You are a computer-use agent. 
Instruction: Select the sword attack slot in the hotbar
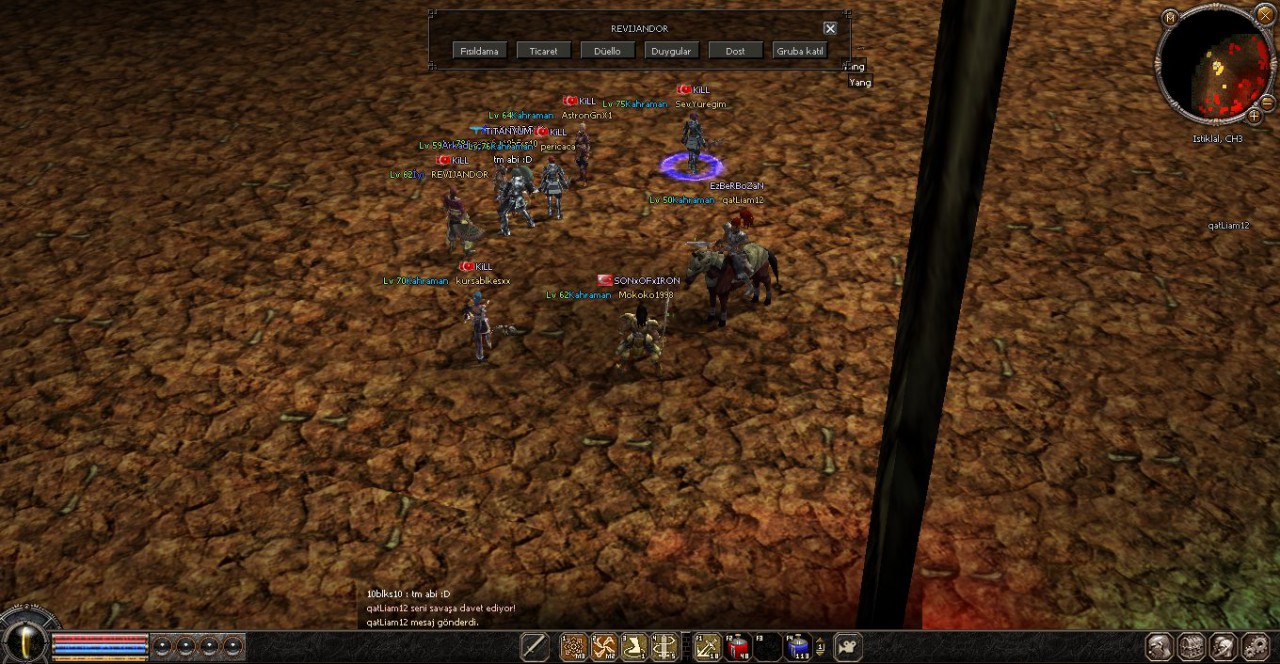tap(534, 647)
